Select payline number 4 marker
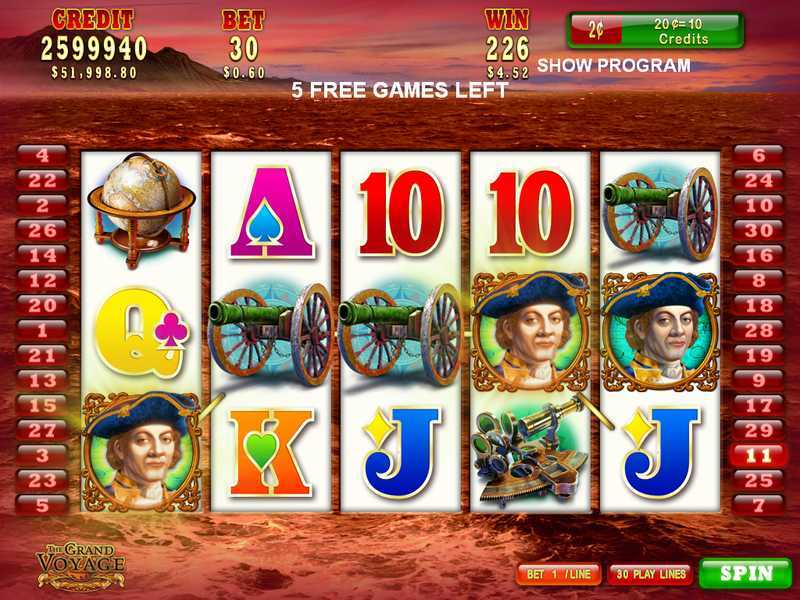The width and height of the screenshot is (800, 600). tap(43, 155)
